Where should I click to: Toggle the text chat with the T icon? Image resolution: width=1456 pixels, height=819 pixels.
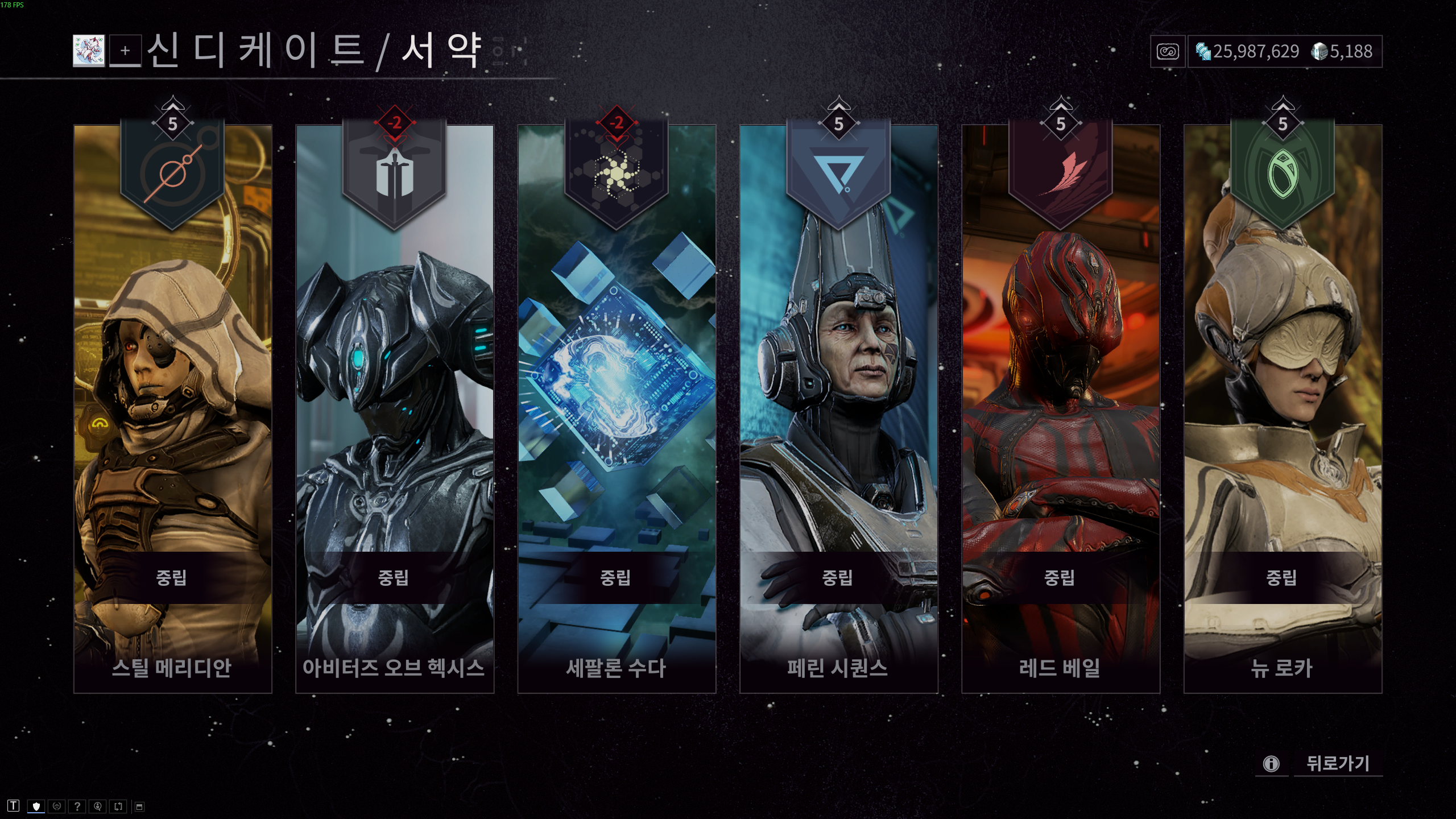[13, 806]
